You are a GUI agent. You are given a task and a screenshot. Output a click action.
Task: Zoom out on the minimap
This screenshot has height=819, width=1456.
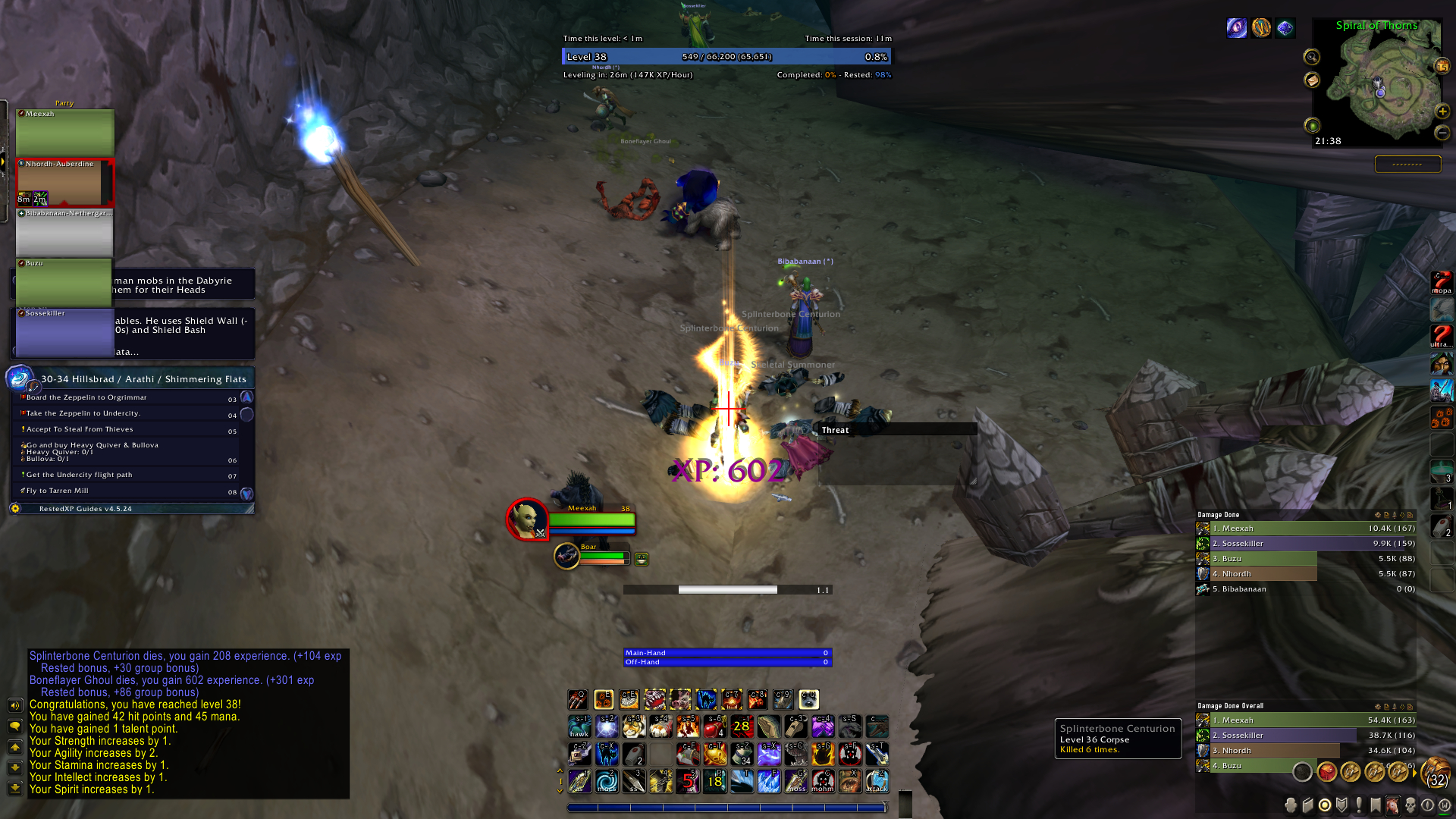pyautogui.click(x=1442, y=133)
